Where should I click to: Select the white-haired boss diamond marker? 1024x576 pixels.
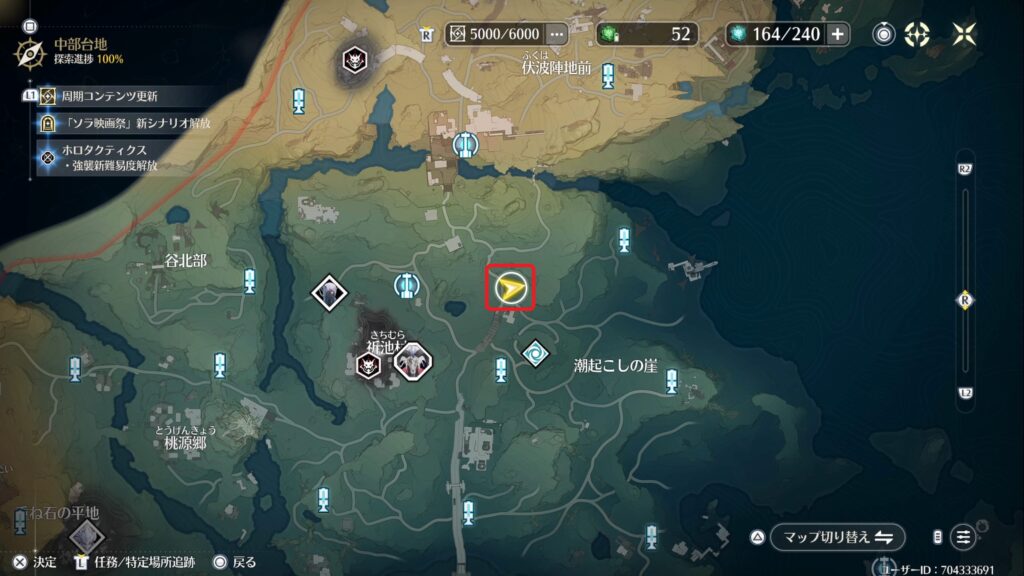(328, 292)
